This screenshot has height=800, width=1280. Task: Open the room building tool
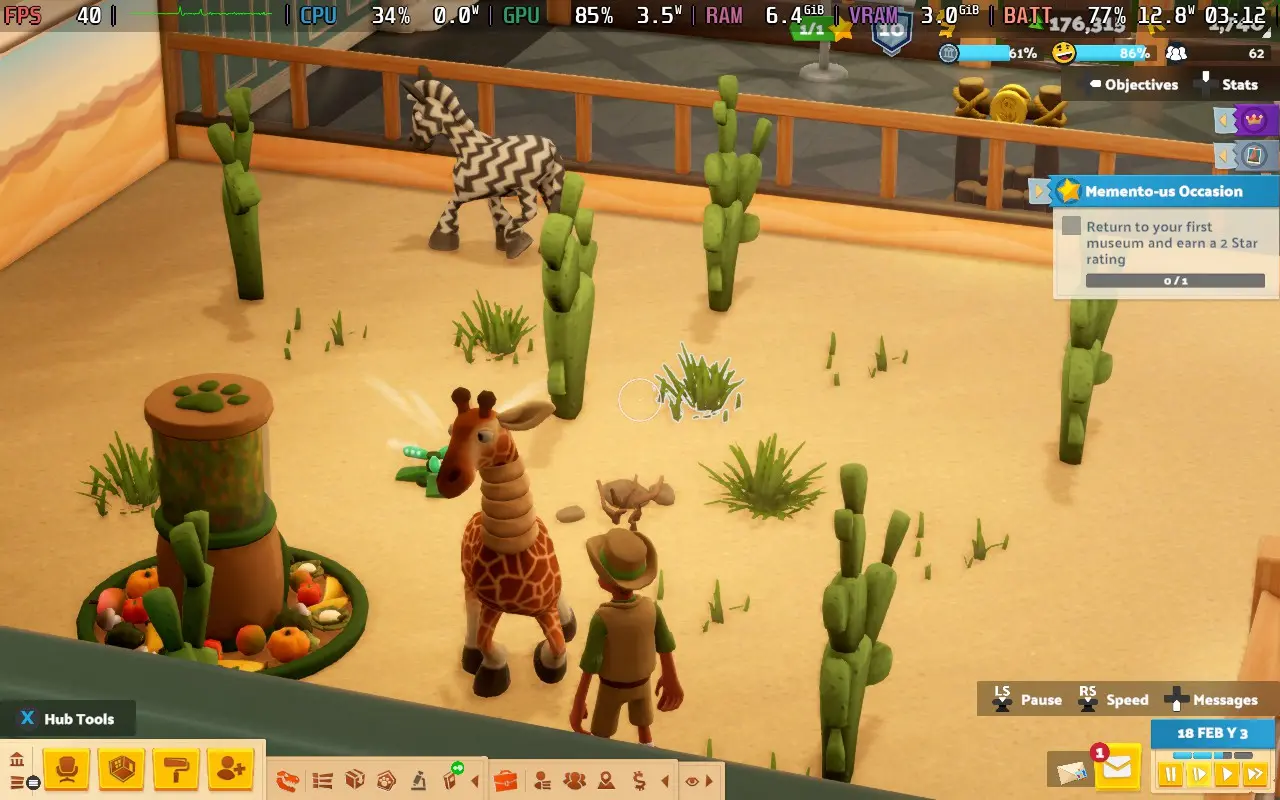[122, 770]
